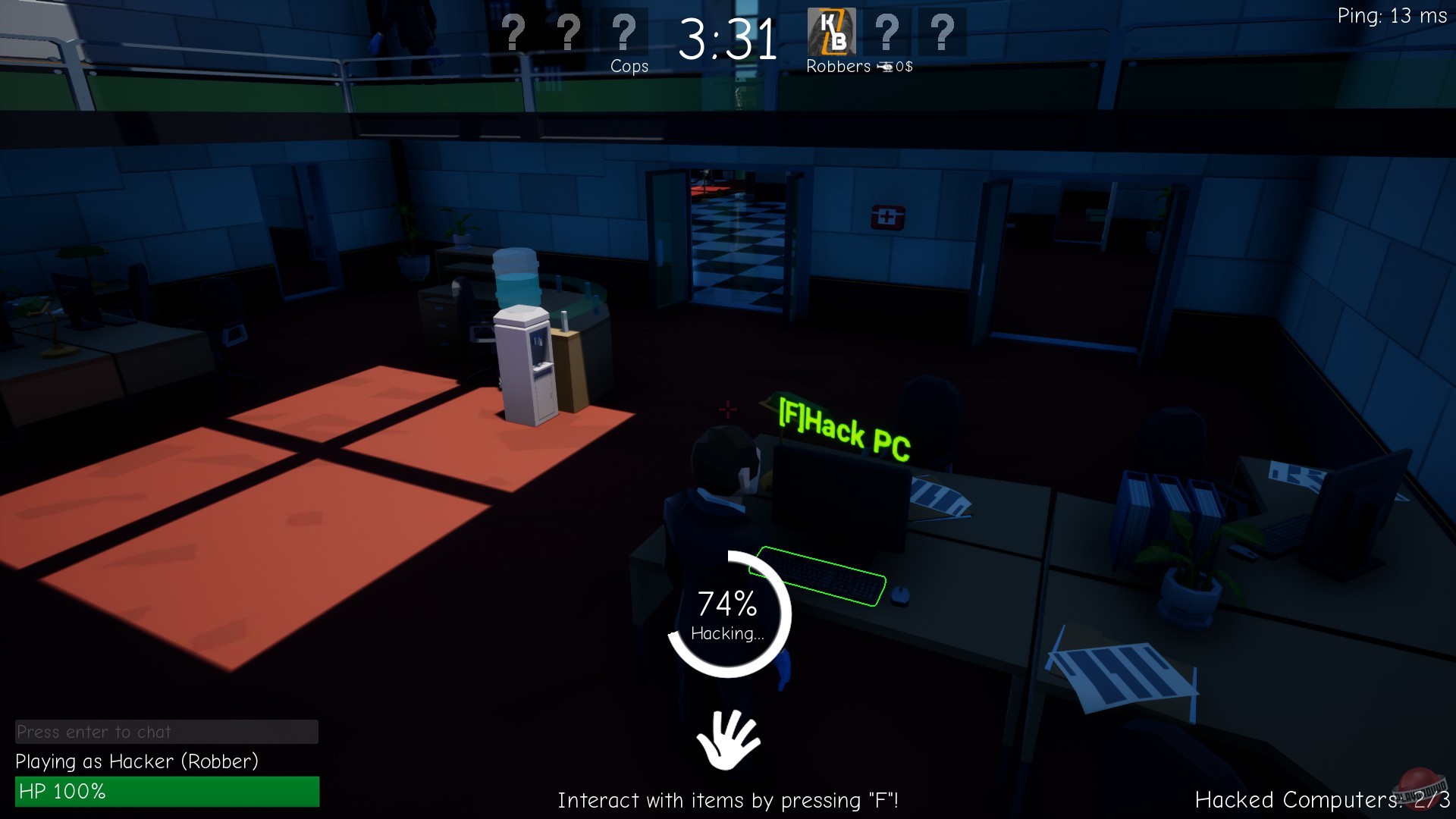Click the Press enter to chat input box
The image size is (1456, 819).
point(167,732)
